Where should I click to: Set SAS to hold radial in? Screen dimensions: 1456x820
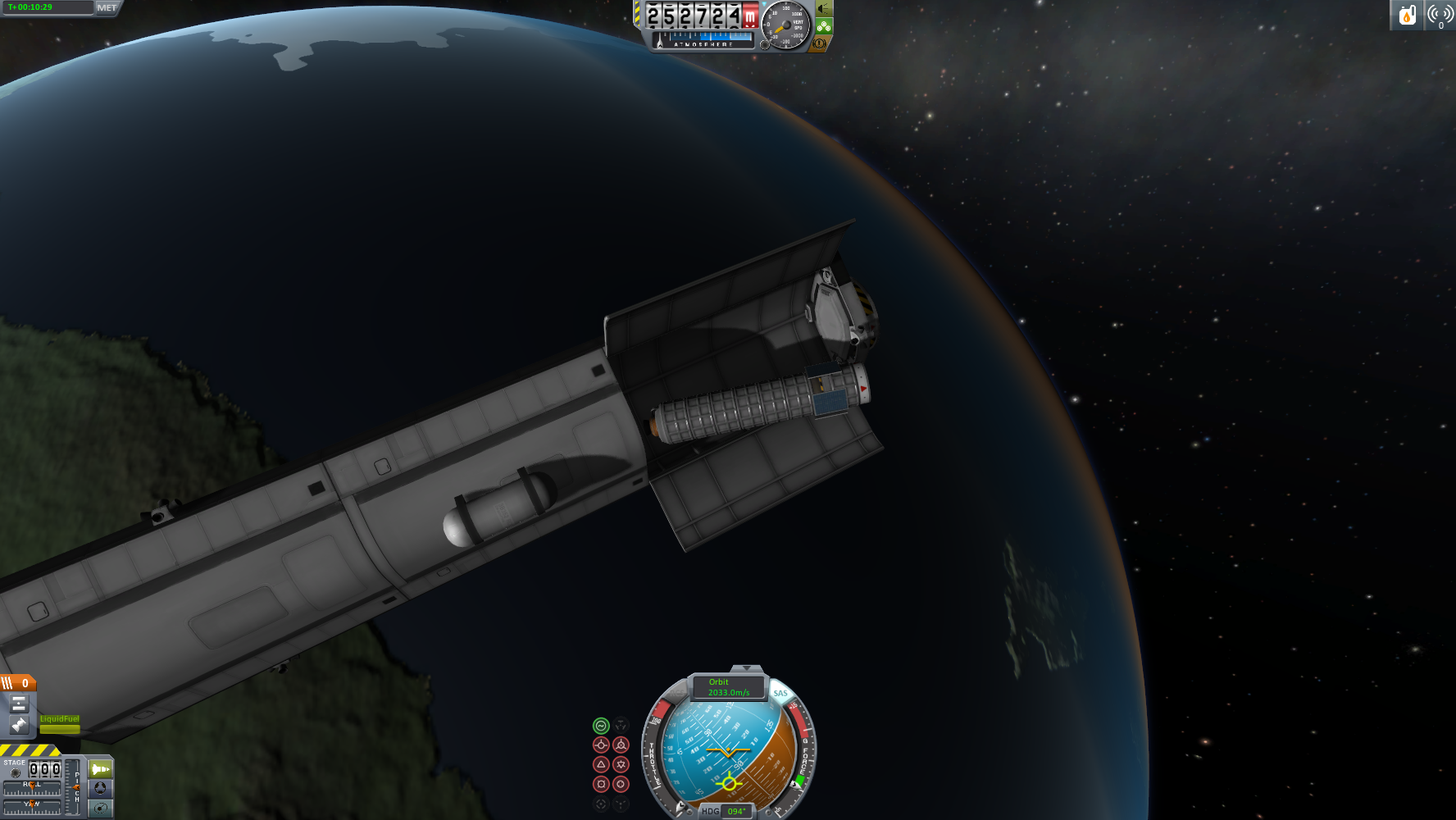601,784
